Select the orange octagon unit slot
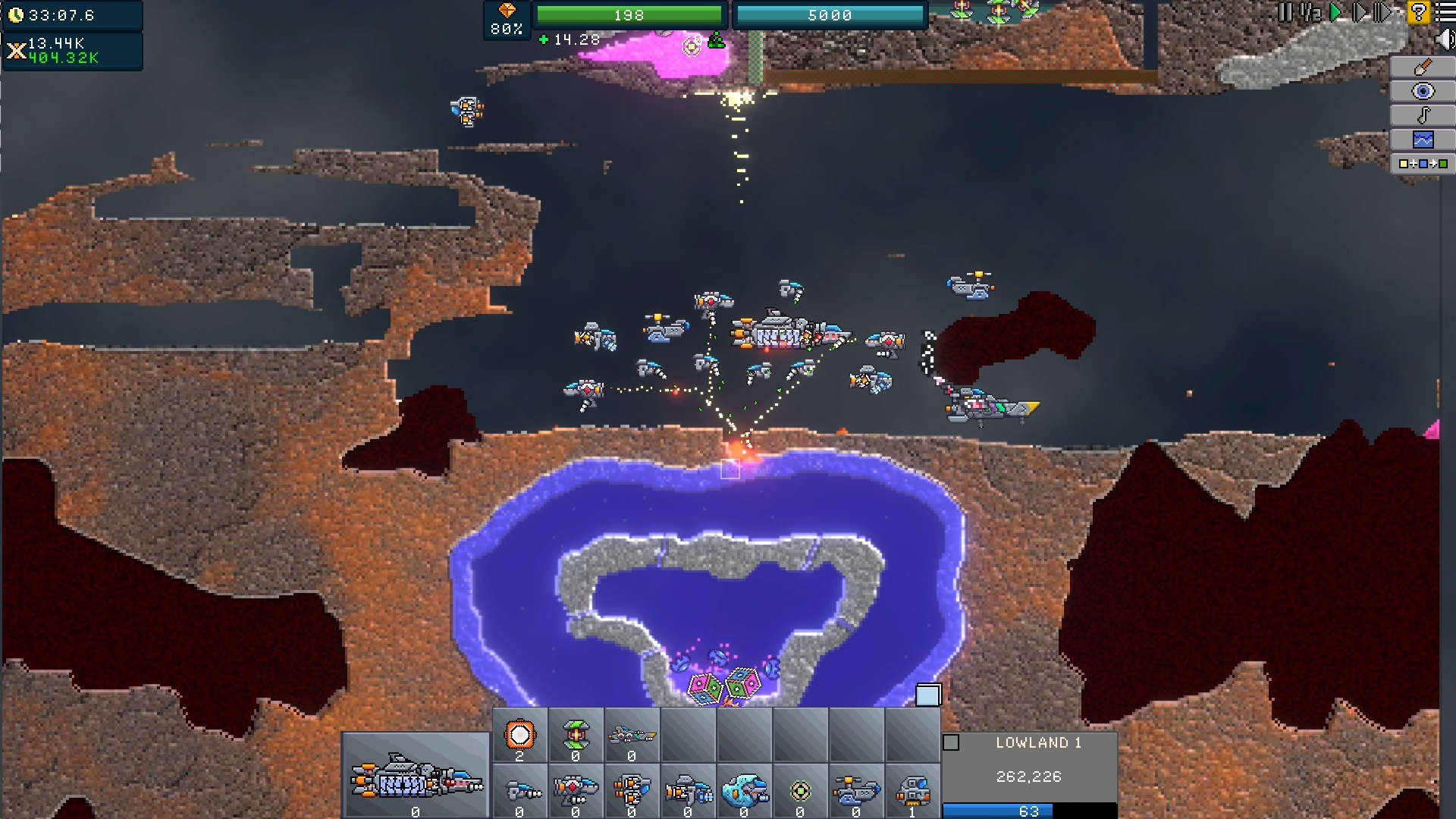Screen dimensions: 1456x819 point(519,735)
